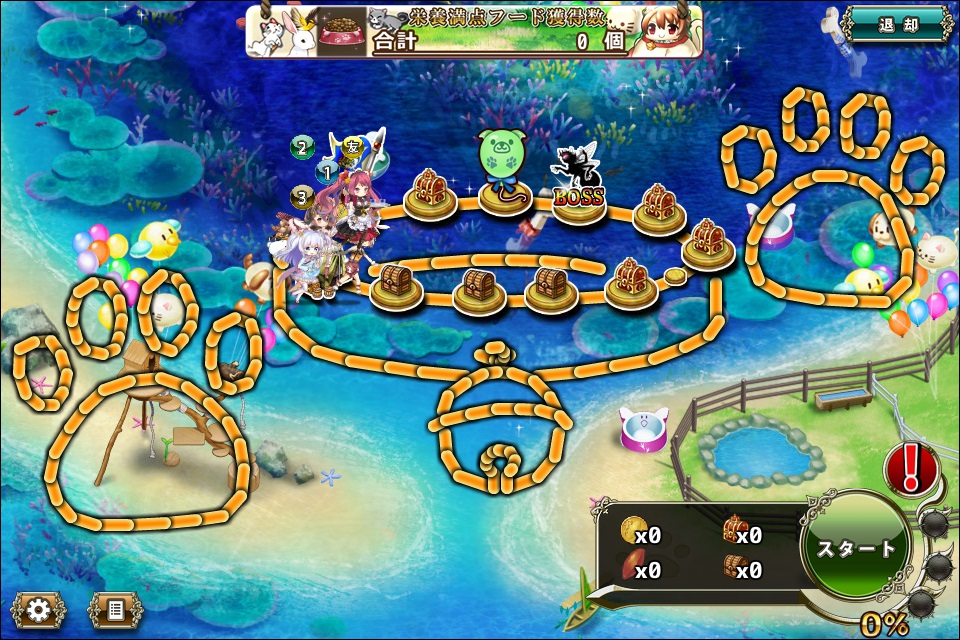The image size is (960, 640).
Task: Tap the green スタート start button
Action: pos(855,548)
